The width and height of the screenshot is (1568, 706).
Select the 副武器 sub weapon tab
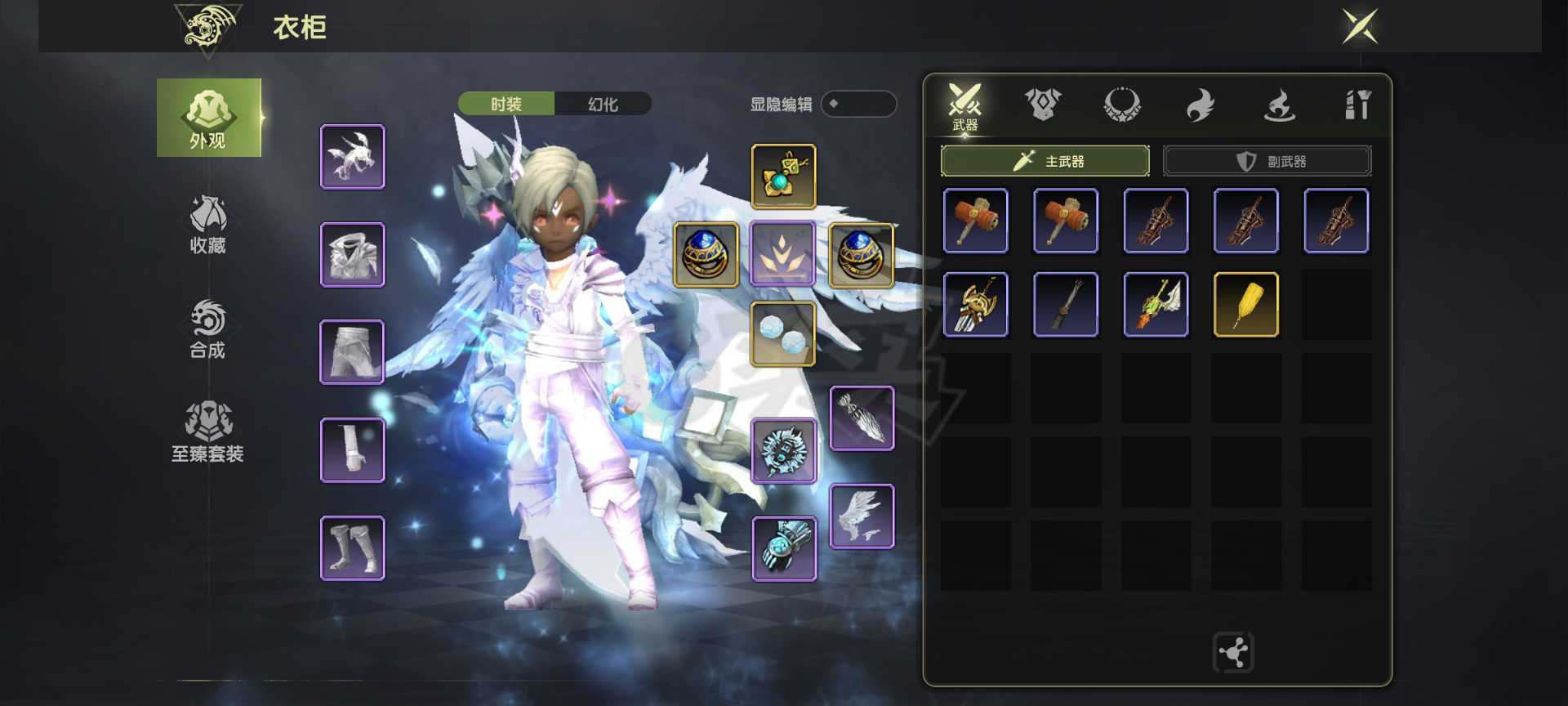point(1267,161)
